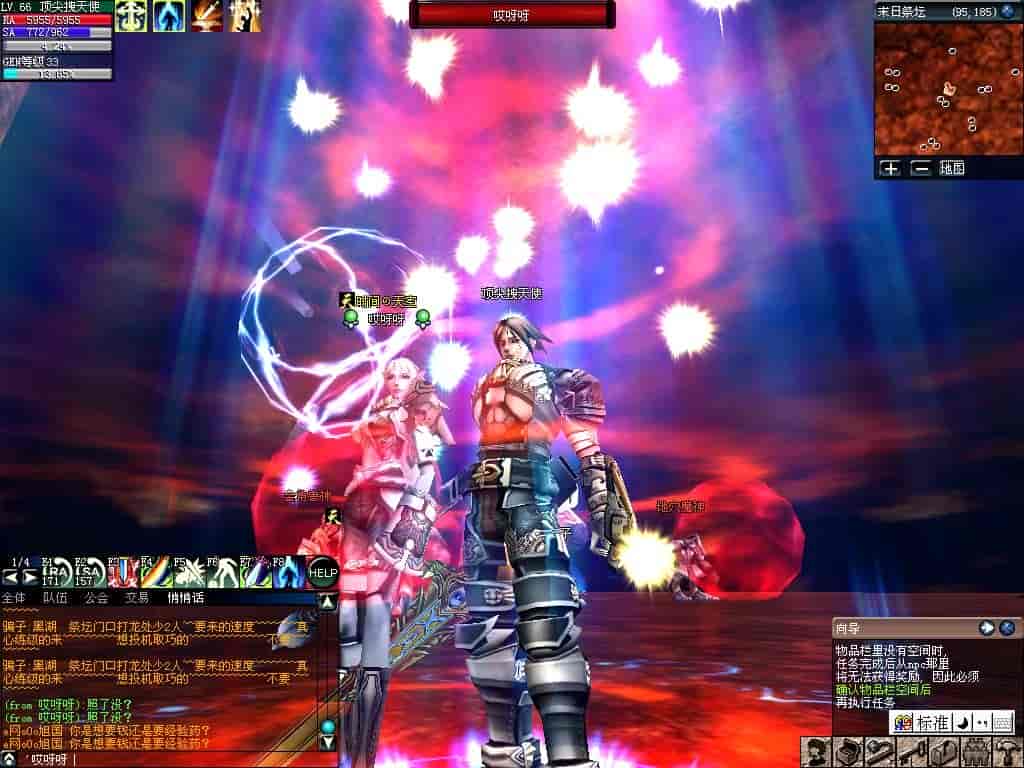This screenshot has height=768, width=1024.
Task: Zoom out the minimap with minus button
Action: click(x=920, y=169)
